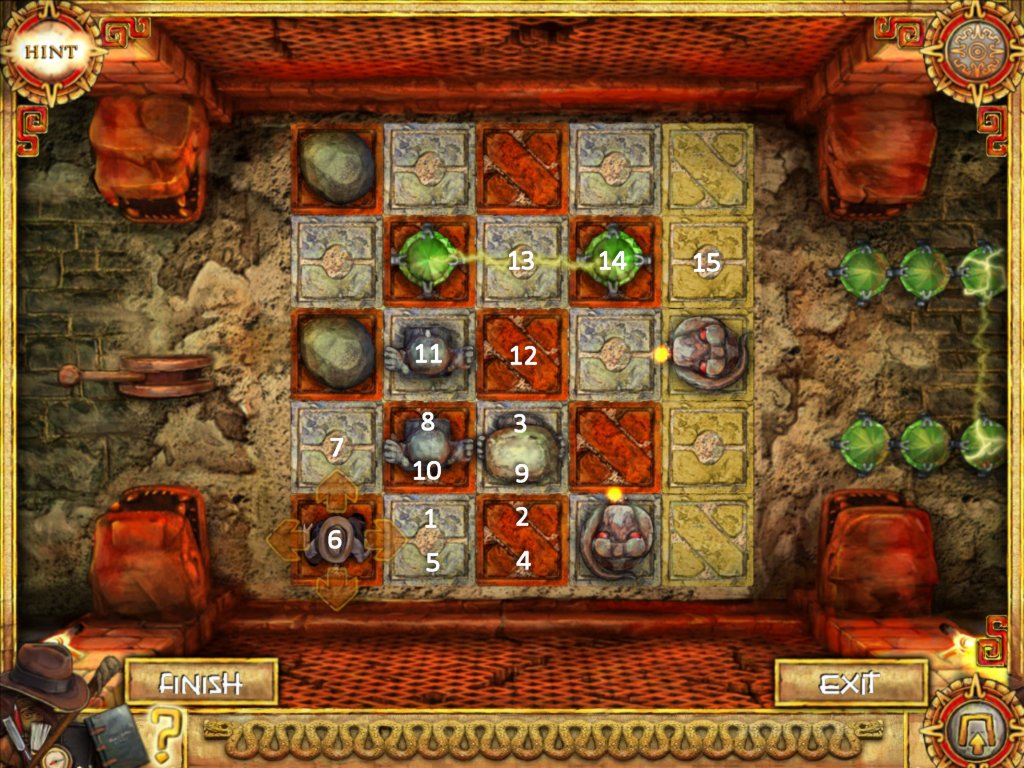Select the statue tile numbered 11

click(x=428, y=353)
